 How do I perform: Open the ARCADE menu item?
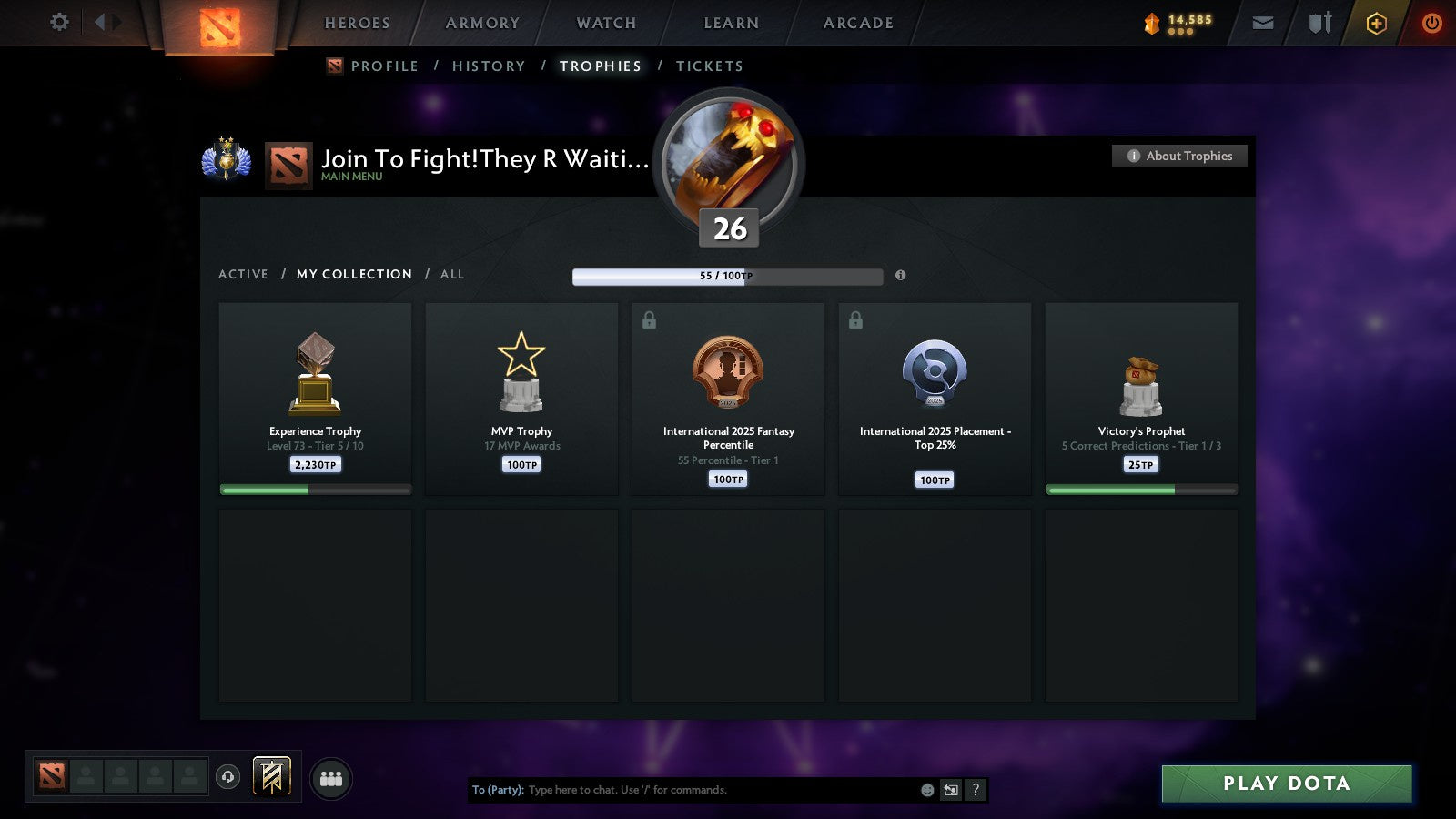tap(856, 23)
